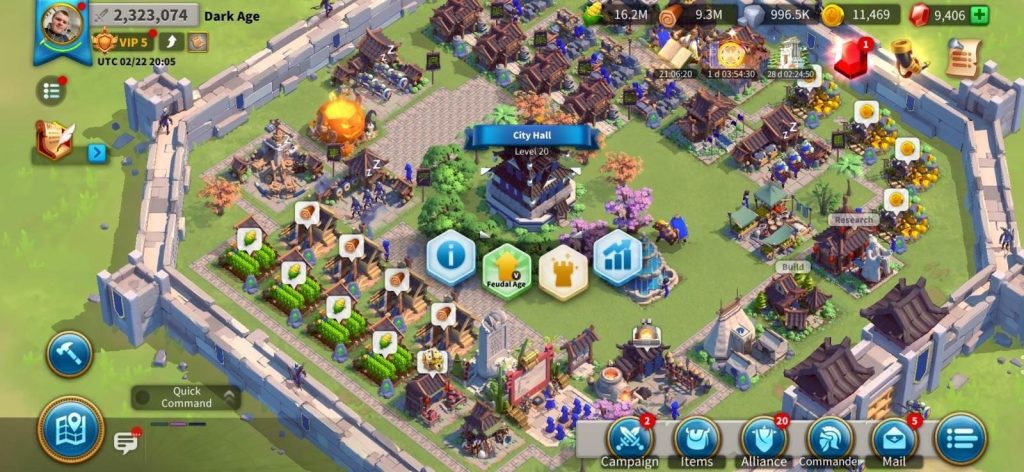Screen dimensions: 1024x472
Task: Open the player profile avatar
Action: 62,25
